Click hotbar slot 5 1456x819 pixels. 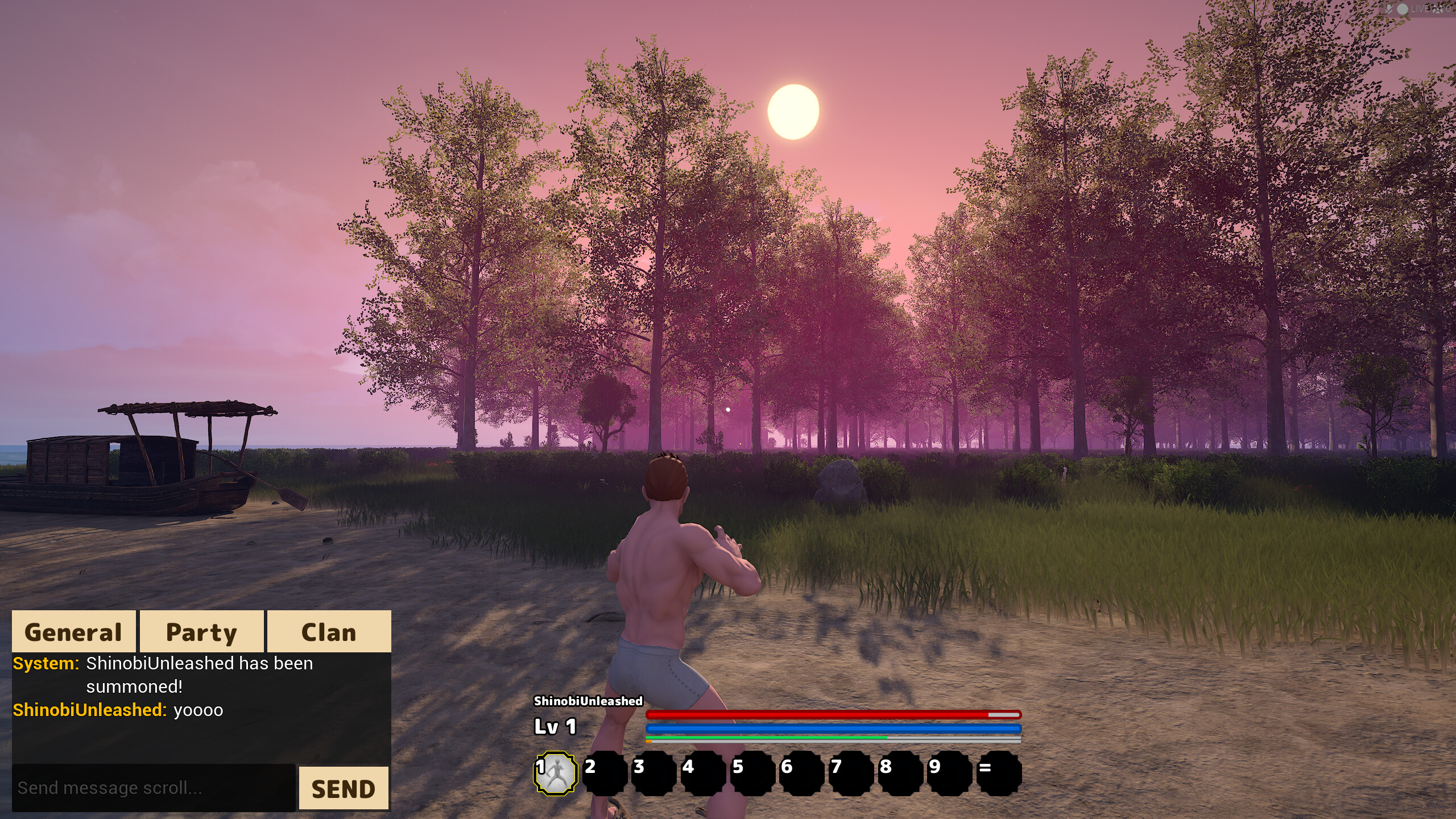click(x=752, y=771)
